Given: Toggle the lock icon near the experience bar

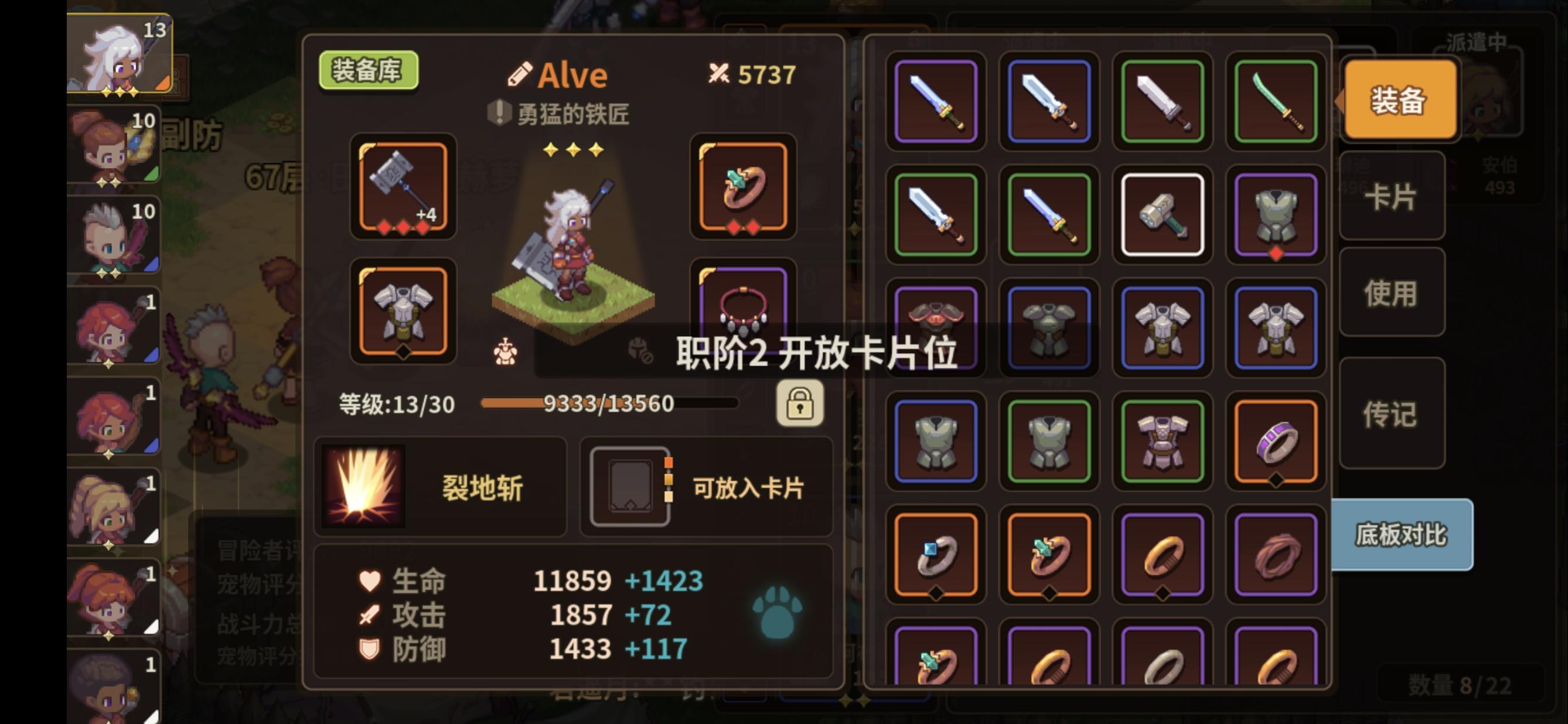Looking at the screenshot, I should 800,404.
